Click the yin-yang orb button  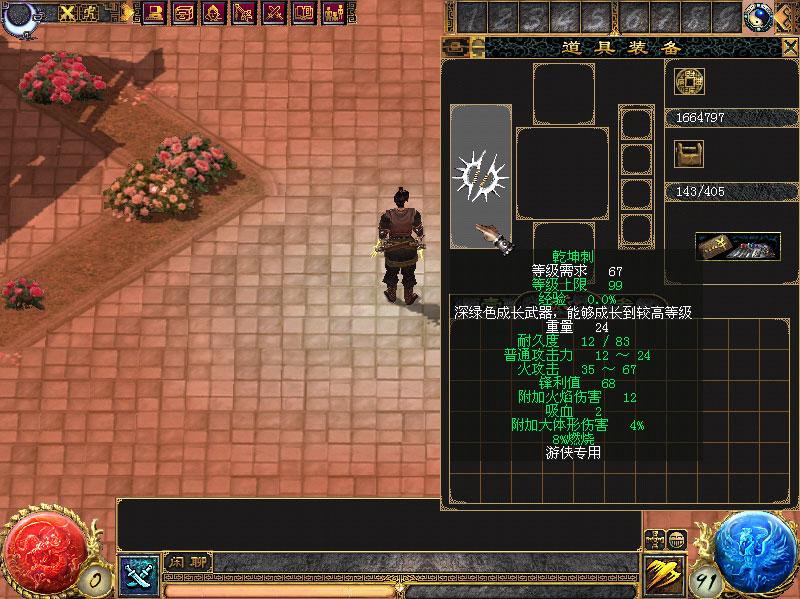point(759,16)
